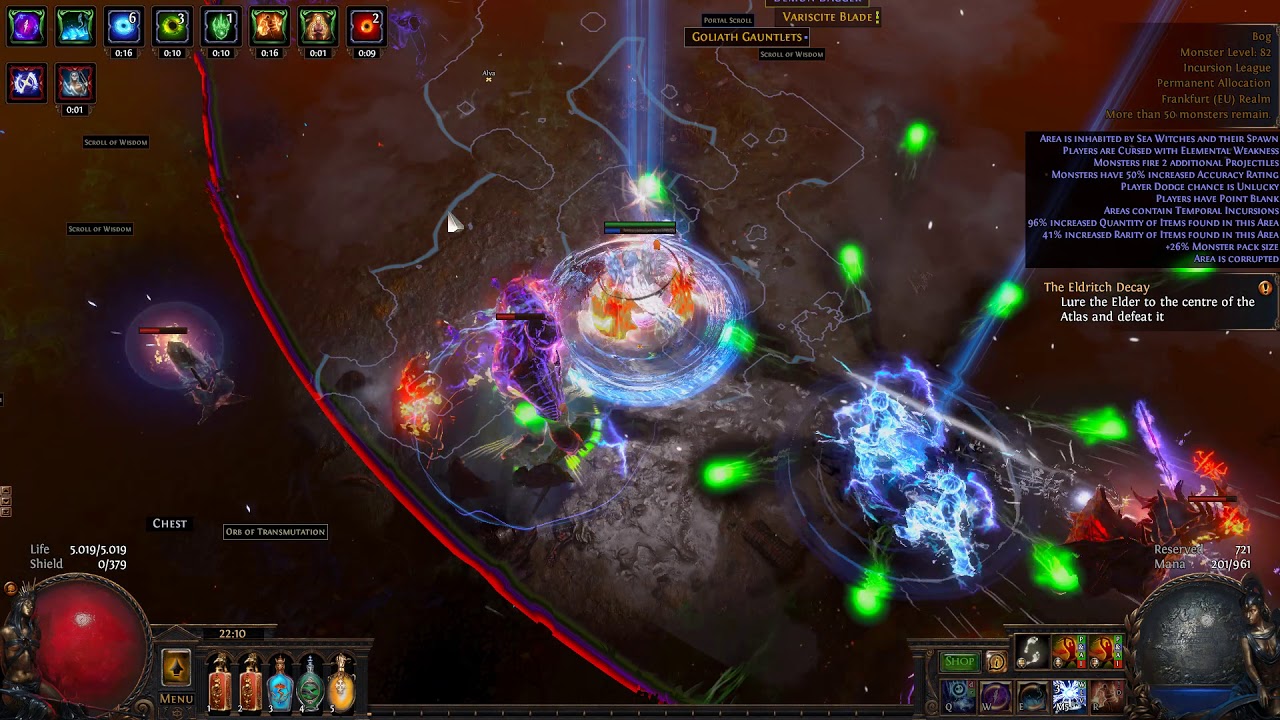Viewport: 1280px width, 720px height.
Task: Activate the M5 blue lightning burst skill
Action: 1069,695
